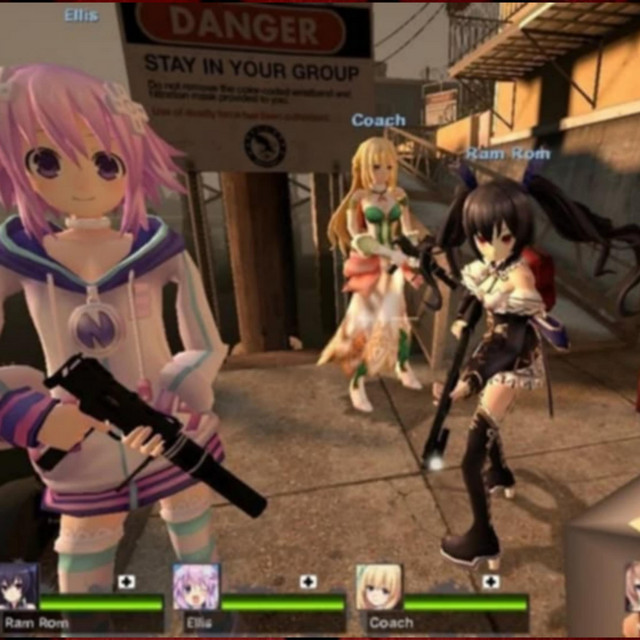The width and height of the screenshot is (640, 640).
Task: Select Ram Rom's teammate portrait
Action: point(18,587)
